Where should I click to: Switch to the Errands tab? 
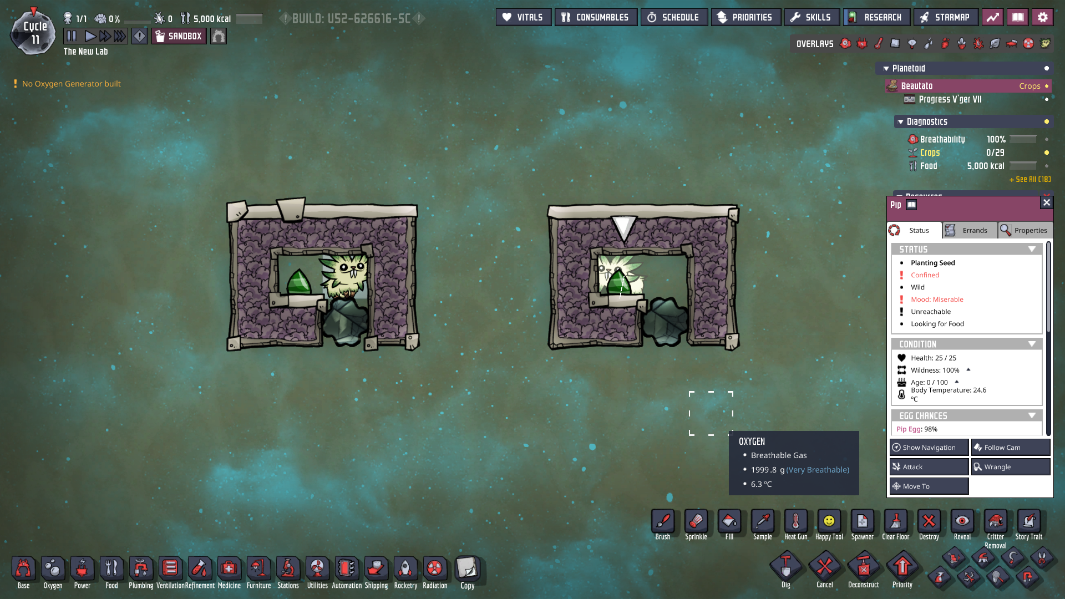click(x=968, y=230)
